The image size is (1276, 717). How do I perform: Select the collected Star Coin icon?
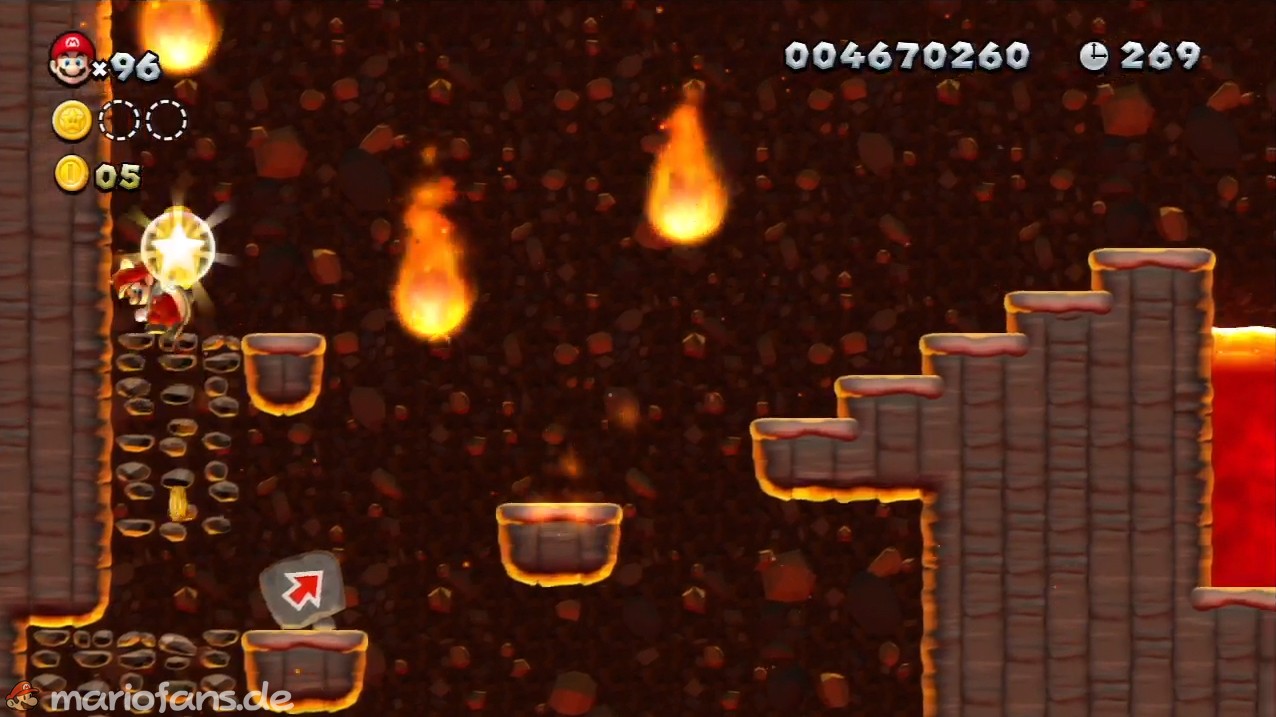tap(72, 121)
